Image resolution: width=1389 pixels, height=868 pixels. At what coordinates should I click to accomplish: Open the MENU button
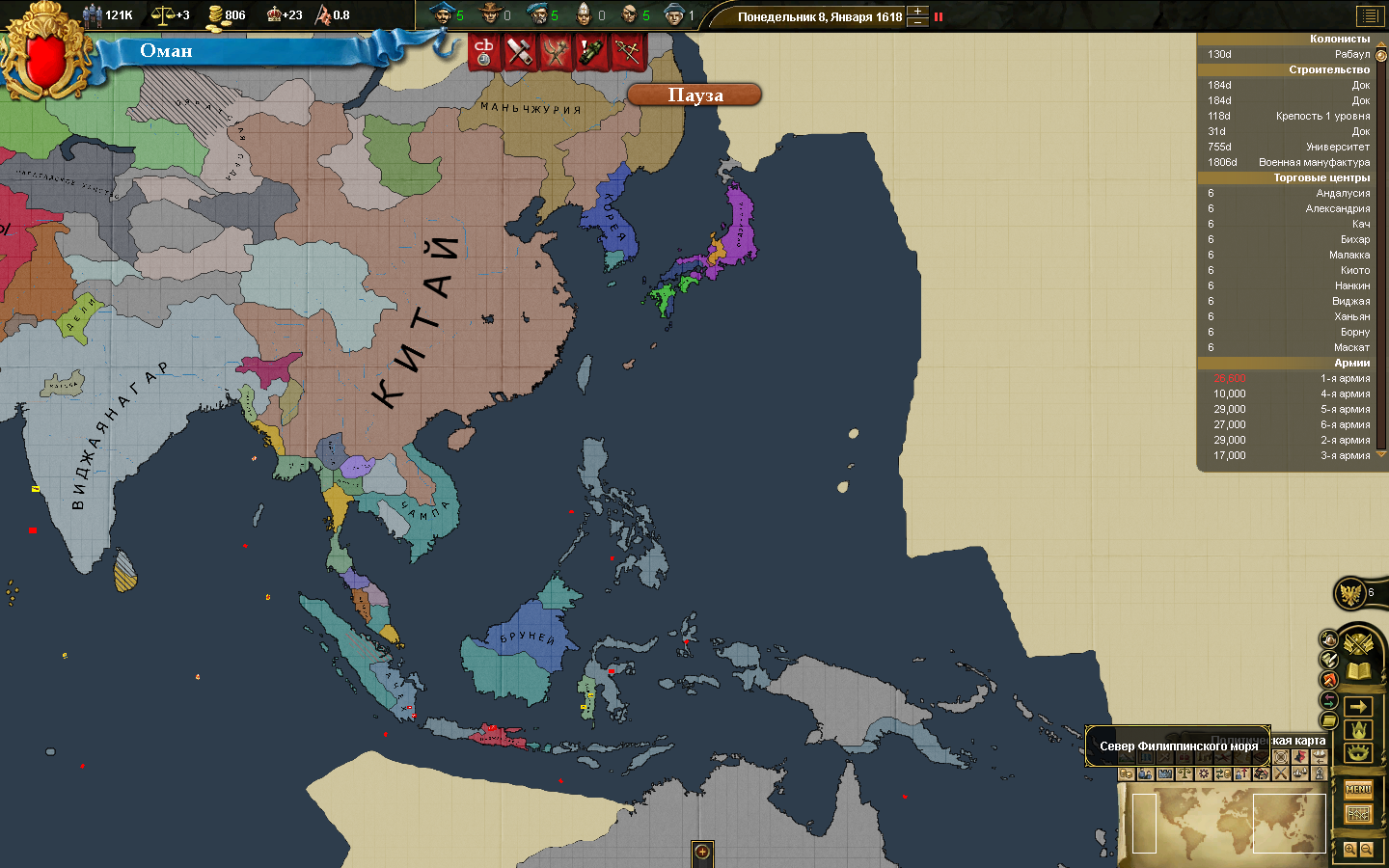click(1358, 789)
